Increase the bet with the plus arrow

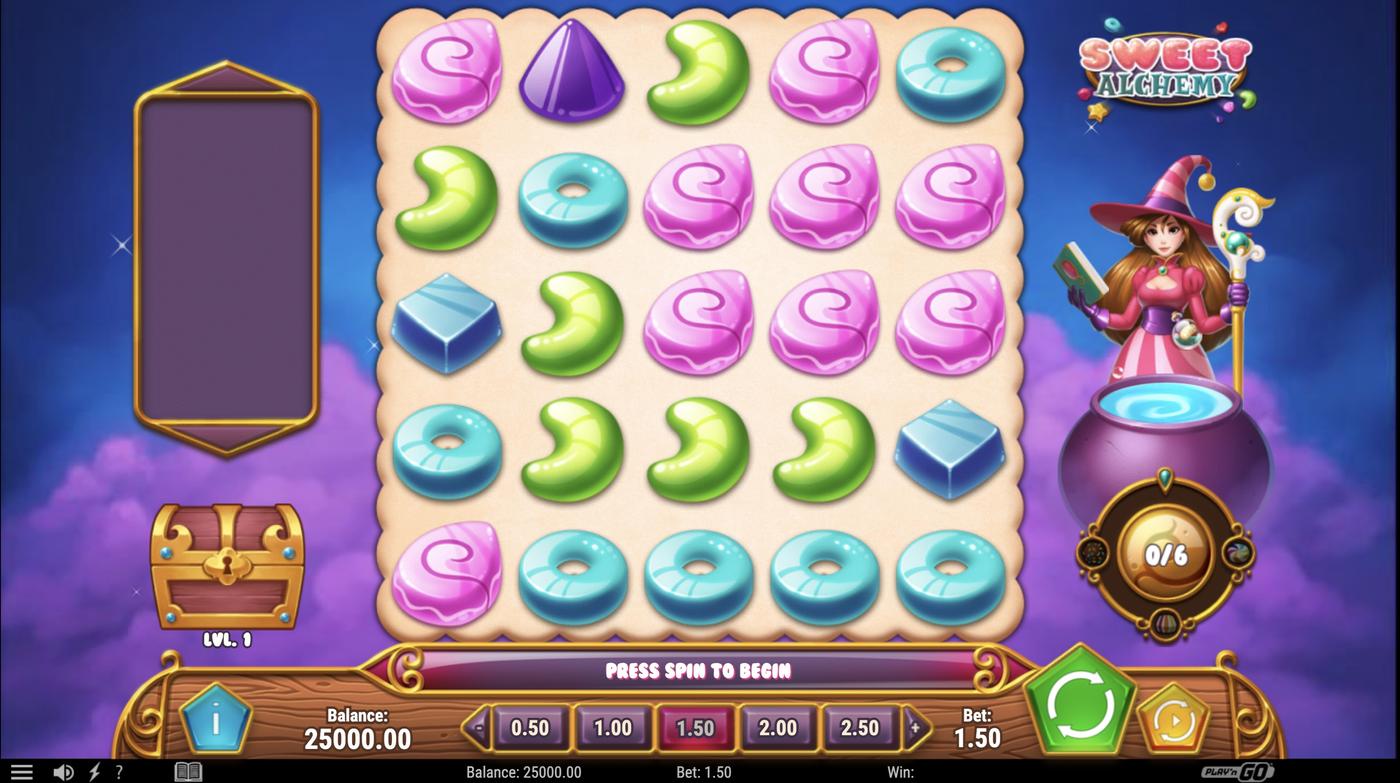tap(915, 728)
